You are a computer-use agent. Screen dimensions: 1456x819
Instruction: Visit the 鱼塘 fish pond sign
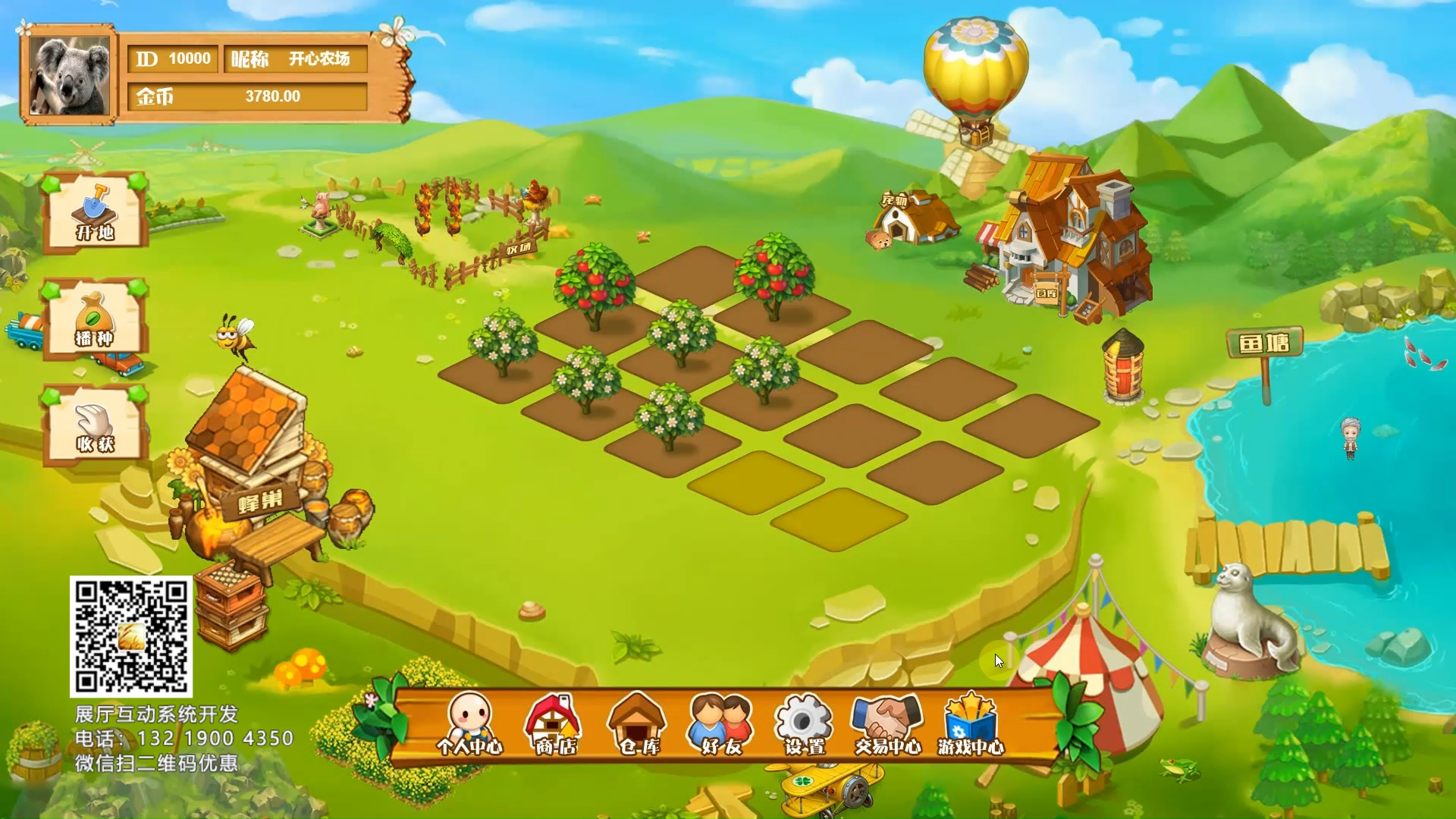(x=1264, y=345)
